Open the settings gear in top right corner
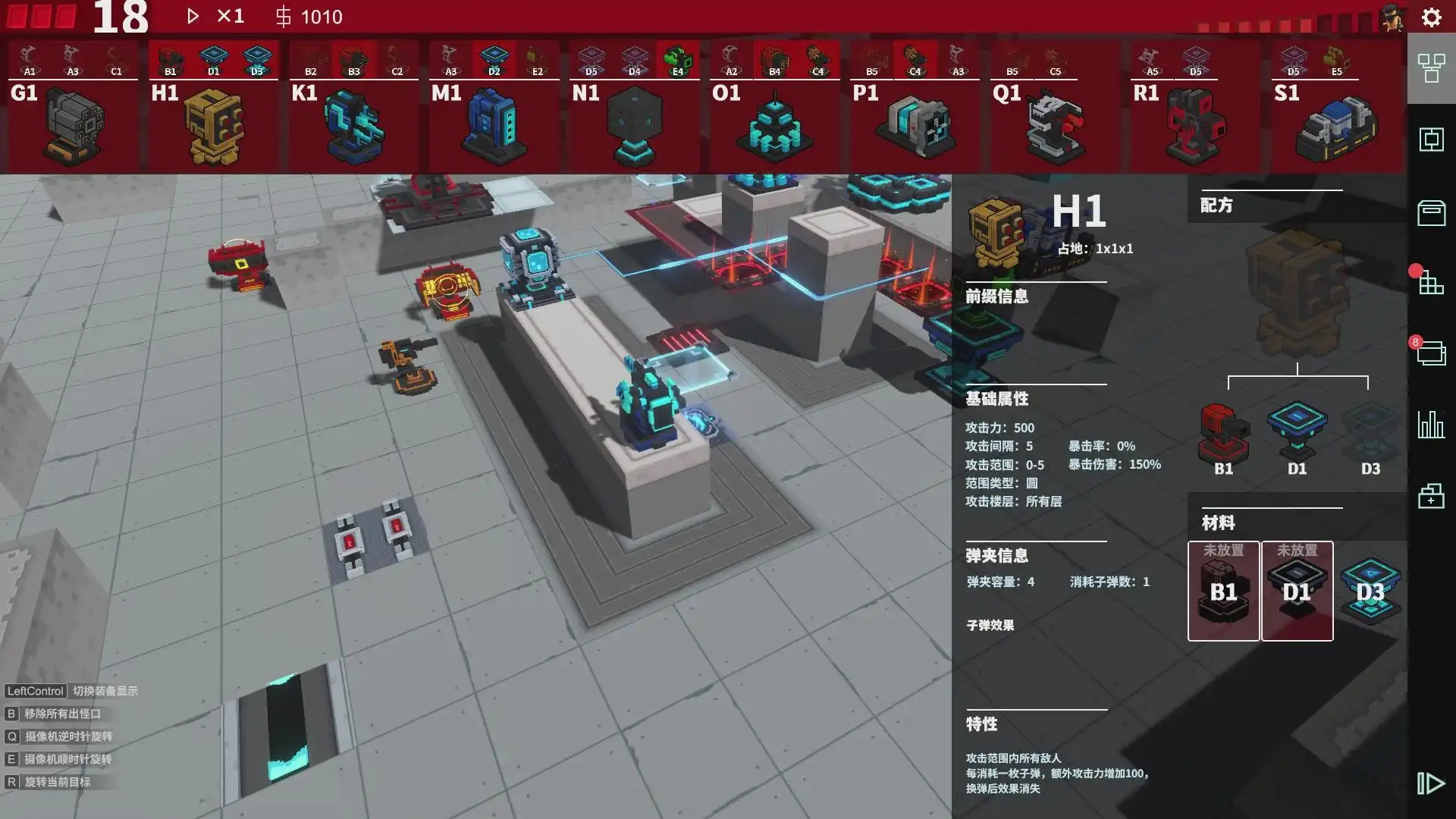 [x=1431, y=17]
